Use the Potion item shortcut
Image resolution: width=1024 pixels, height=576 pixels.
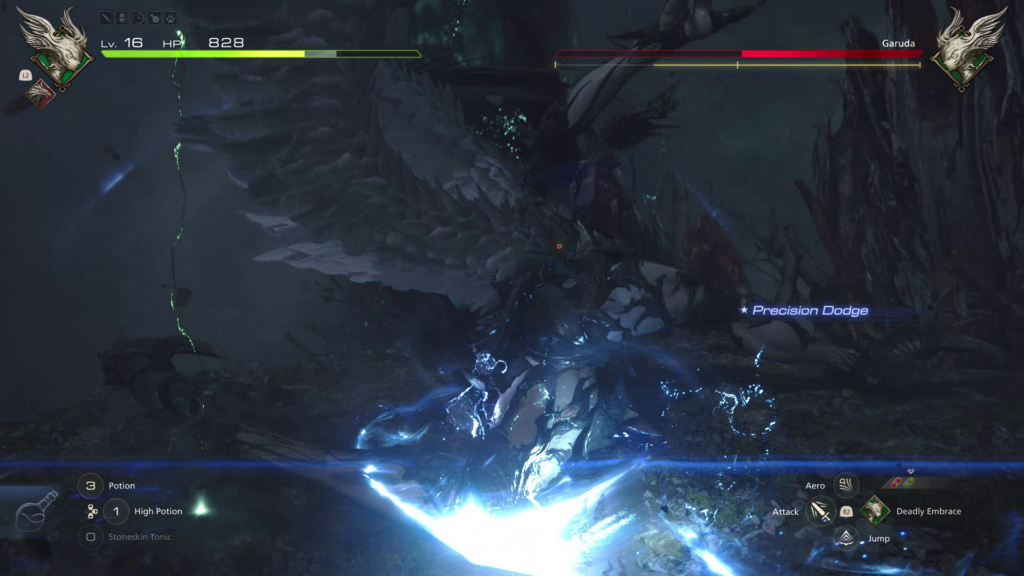(x=91, y=486)
